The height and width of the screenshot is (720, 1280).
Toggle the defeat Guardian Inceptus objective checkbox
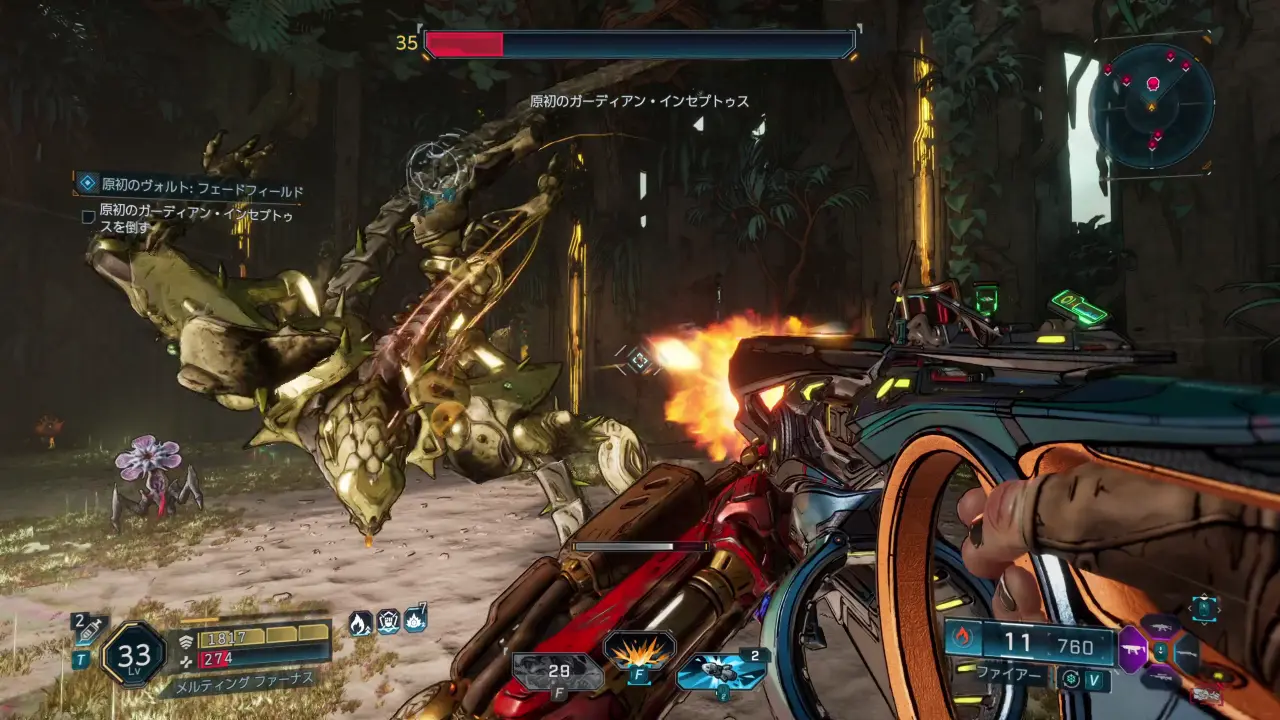pyautogui.click(x=88, y=216)
